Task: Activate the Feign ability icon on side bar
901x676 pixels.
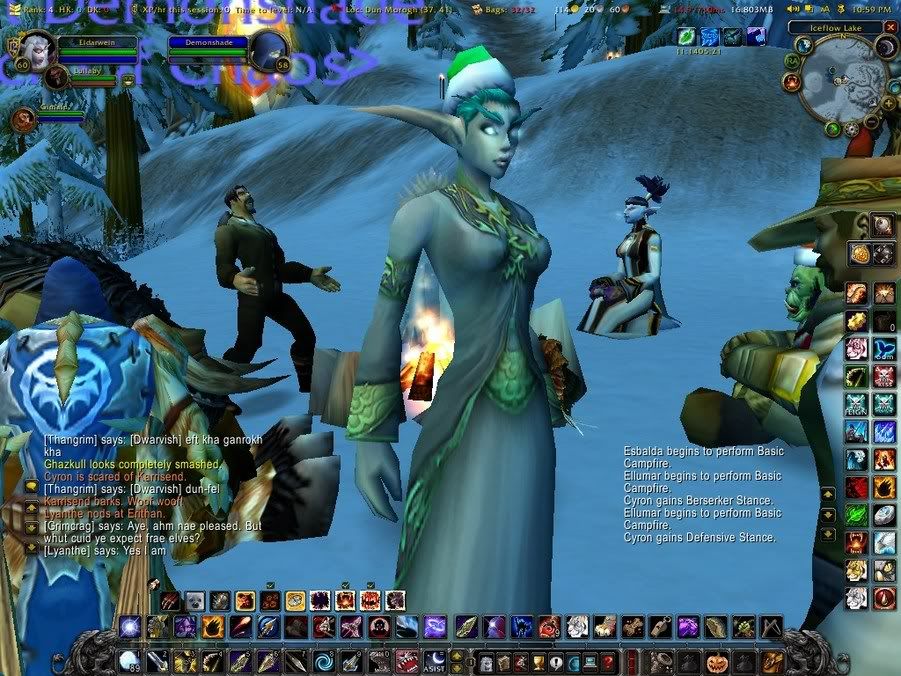Action: tap(857, 404)
